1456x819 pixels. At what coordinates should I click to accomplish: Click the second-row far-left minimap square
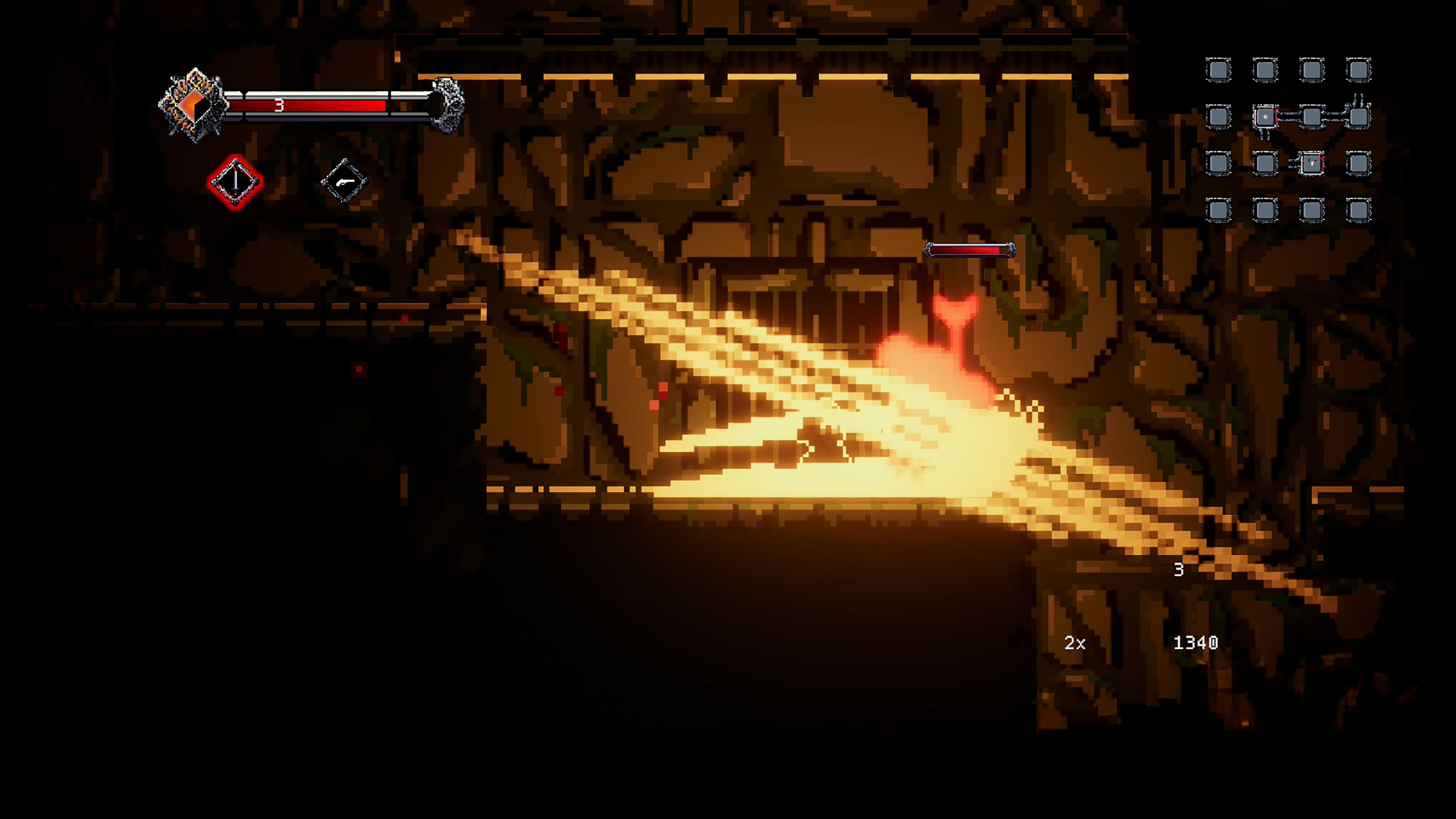[1218, 116]
